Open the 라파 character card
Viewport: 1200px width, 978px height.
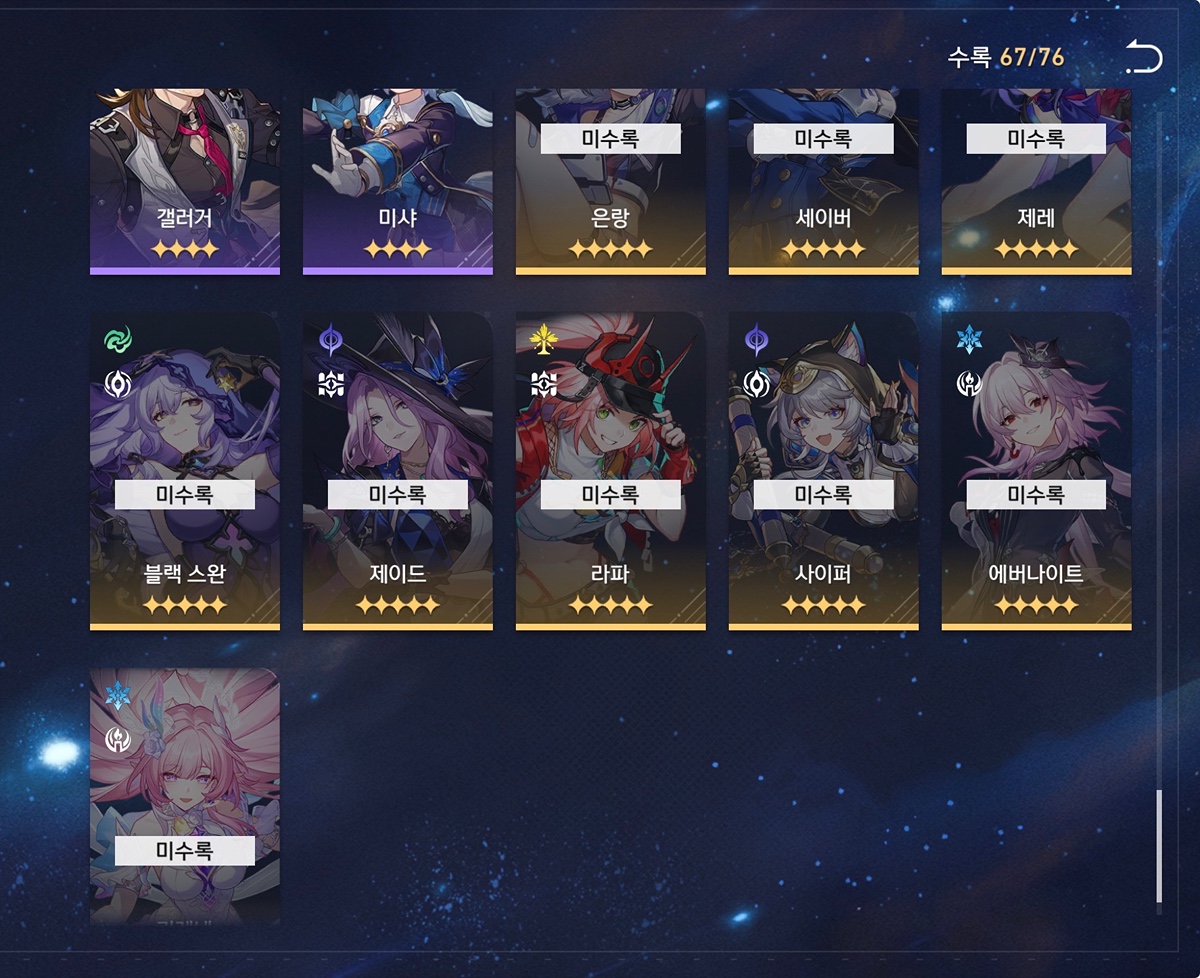click(x=611, y=471)
